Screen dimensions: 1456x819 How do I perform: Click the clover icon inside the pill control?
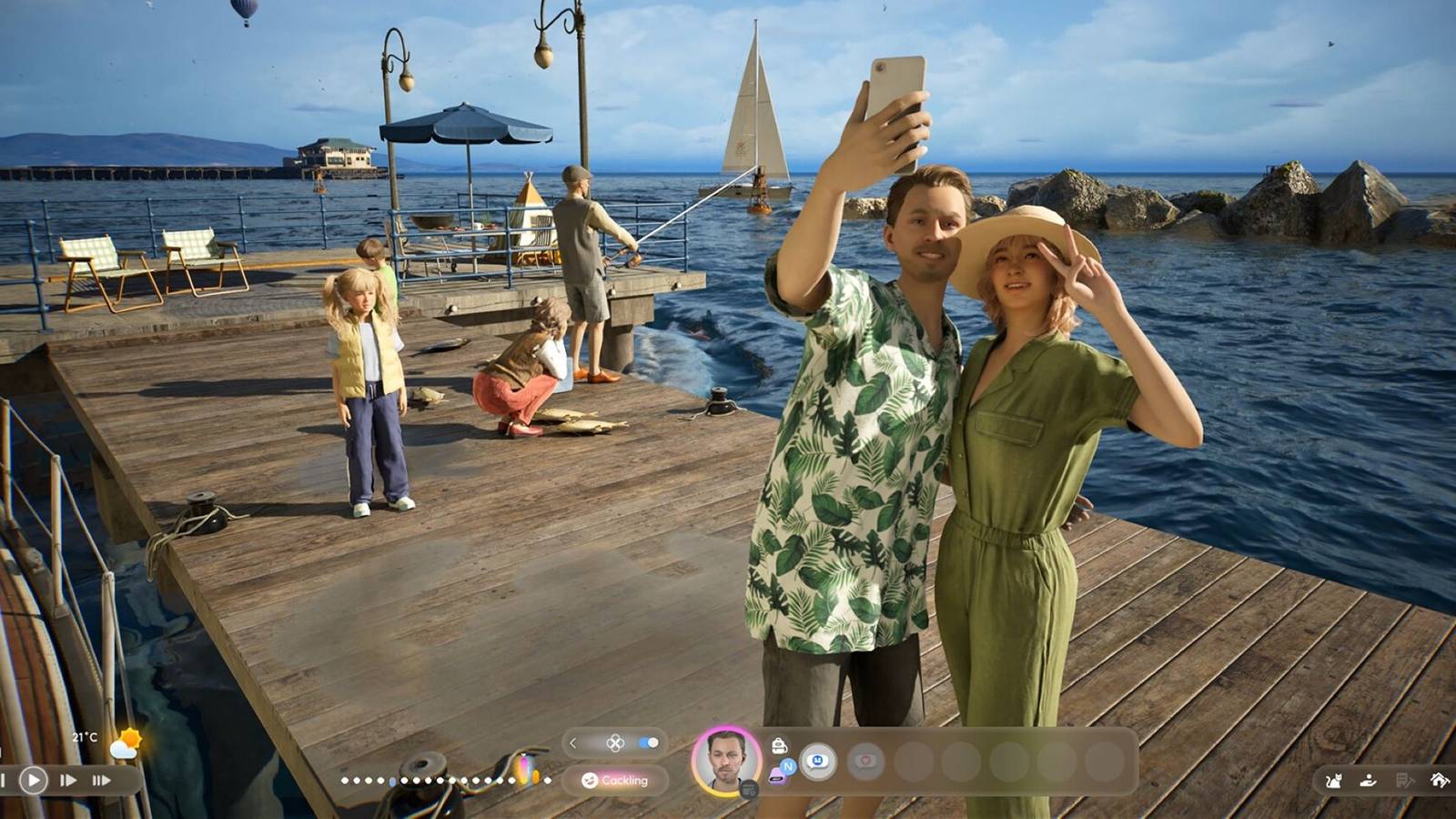click(x=614, y=743)
